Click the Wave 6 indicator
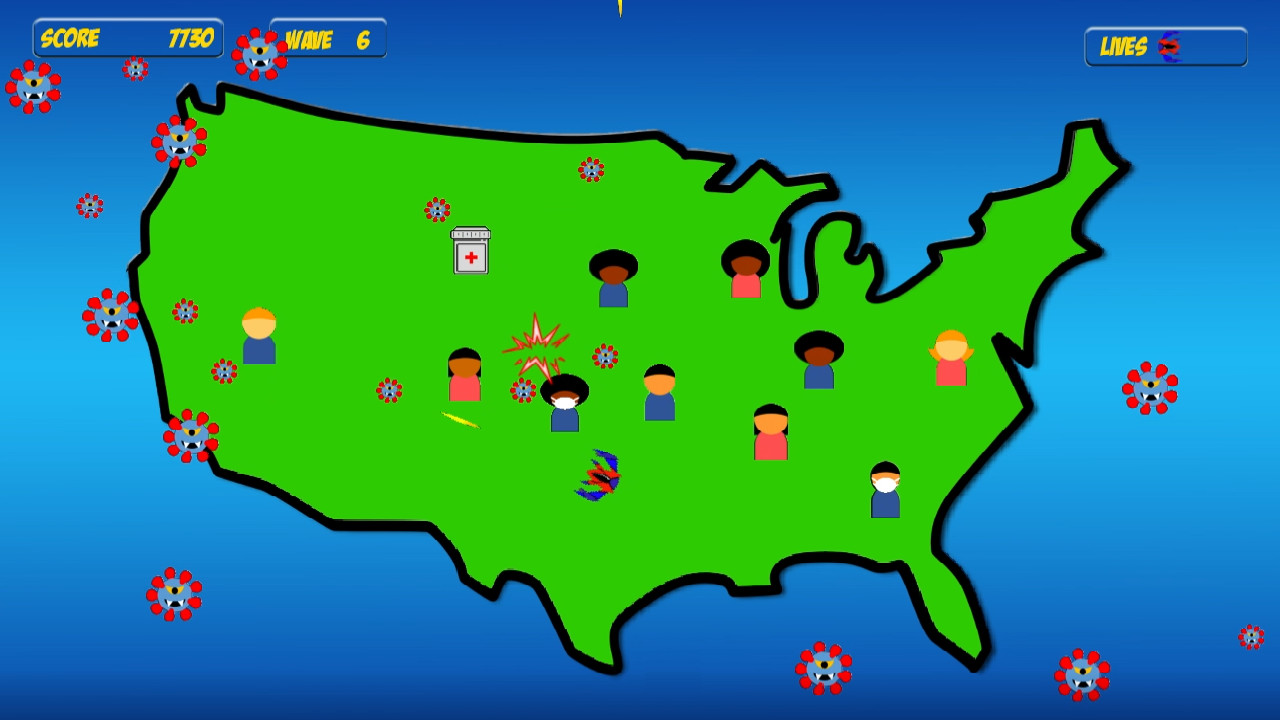 [x=327, y=38]
